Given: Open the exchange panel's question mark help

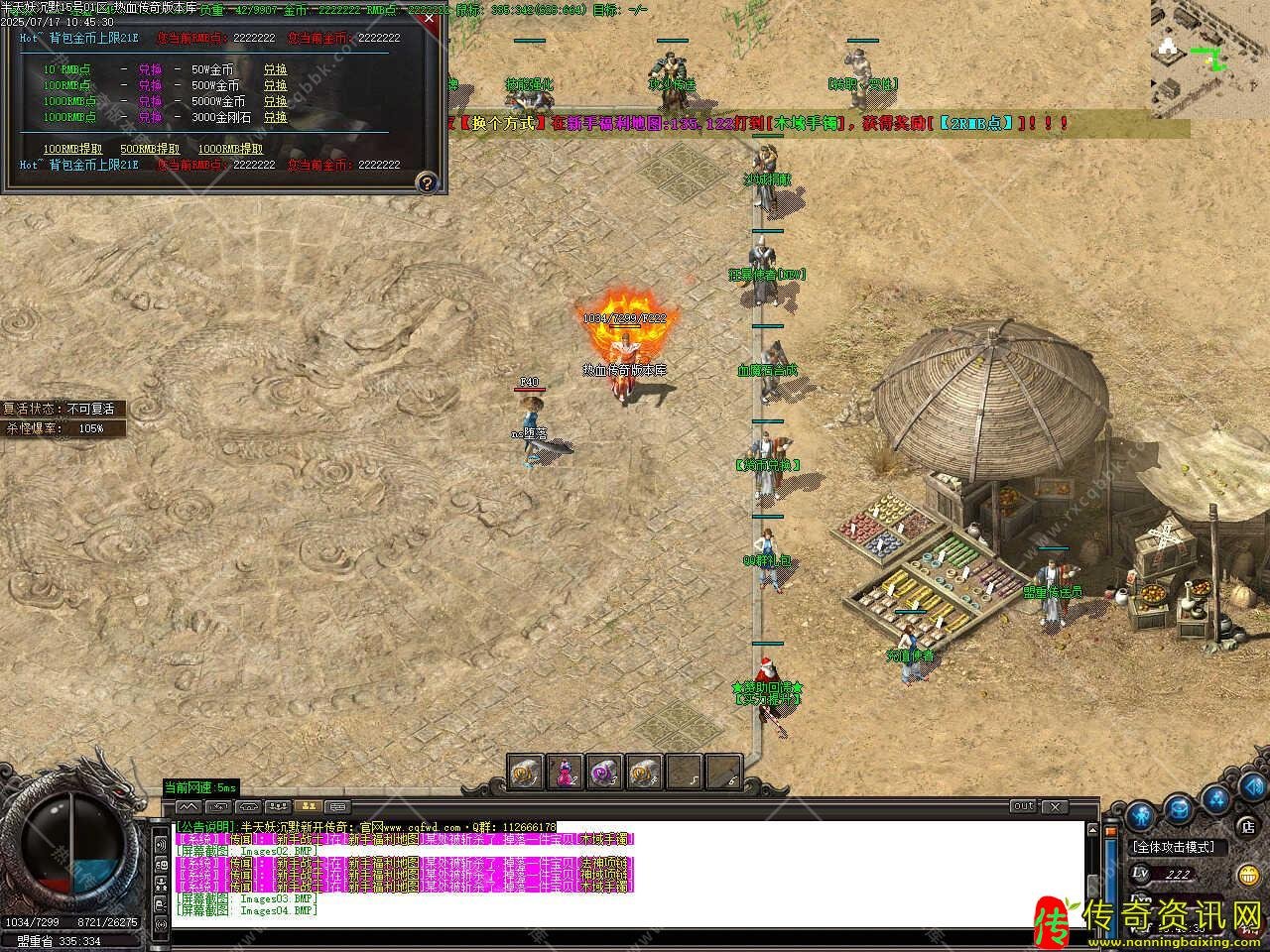Looking at the screenshot, I should (x=427, y=182).
